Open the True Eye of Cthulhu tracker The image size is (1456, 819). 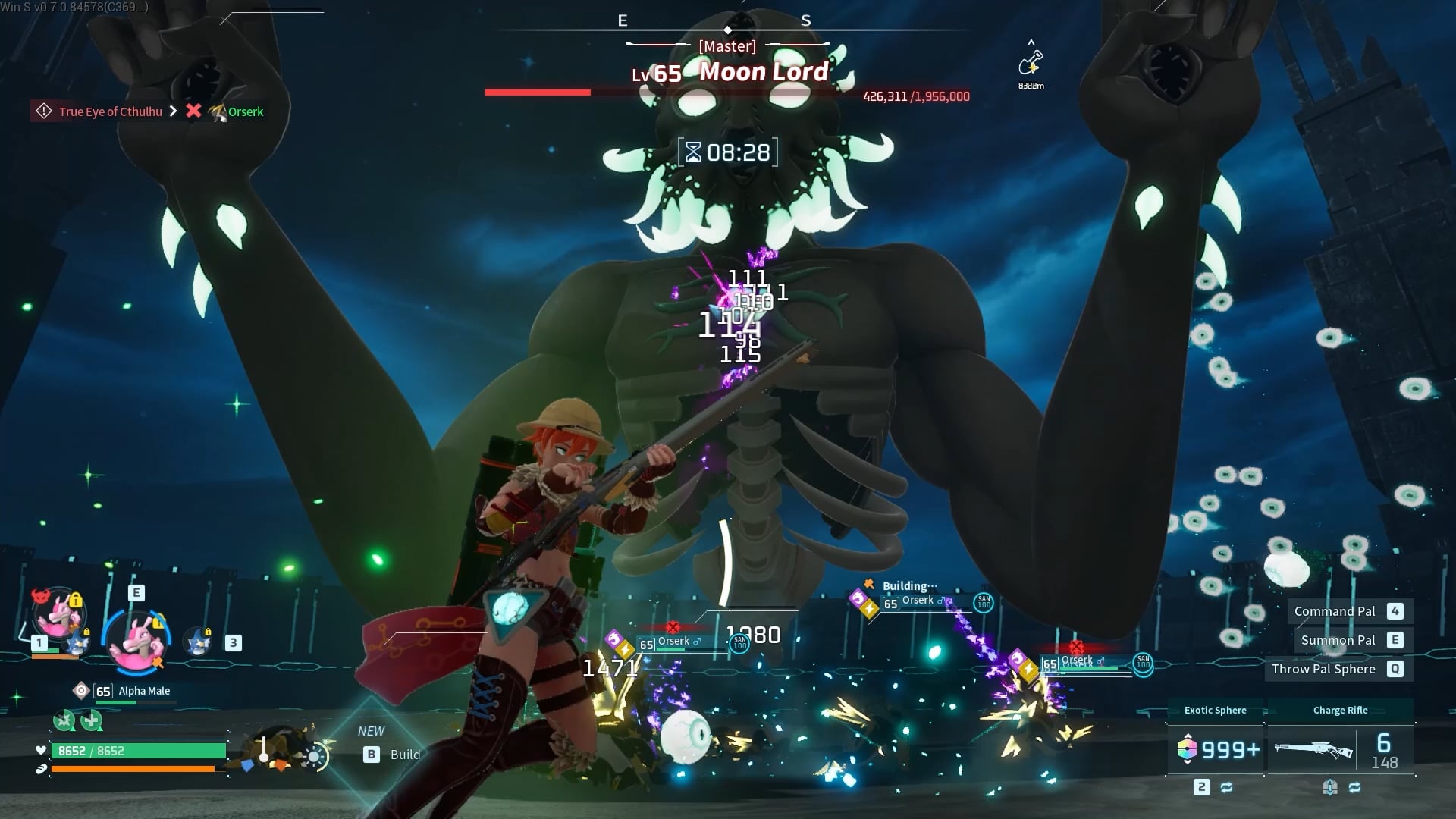click(x=110, y=111)
